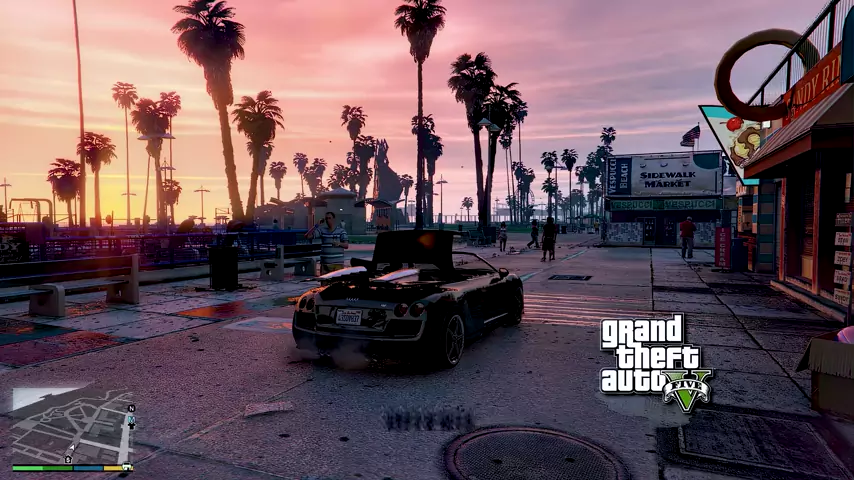Select the car blip on minimap
Viewport: 854px width, 480px height.
(127, 466)
